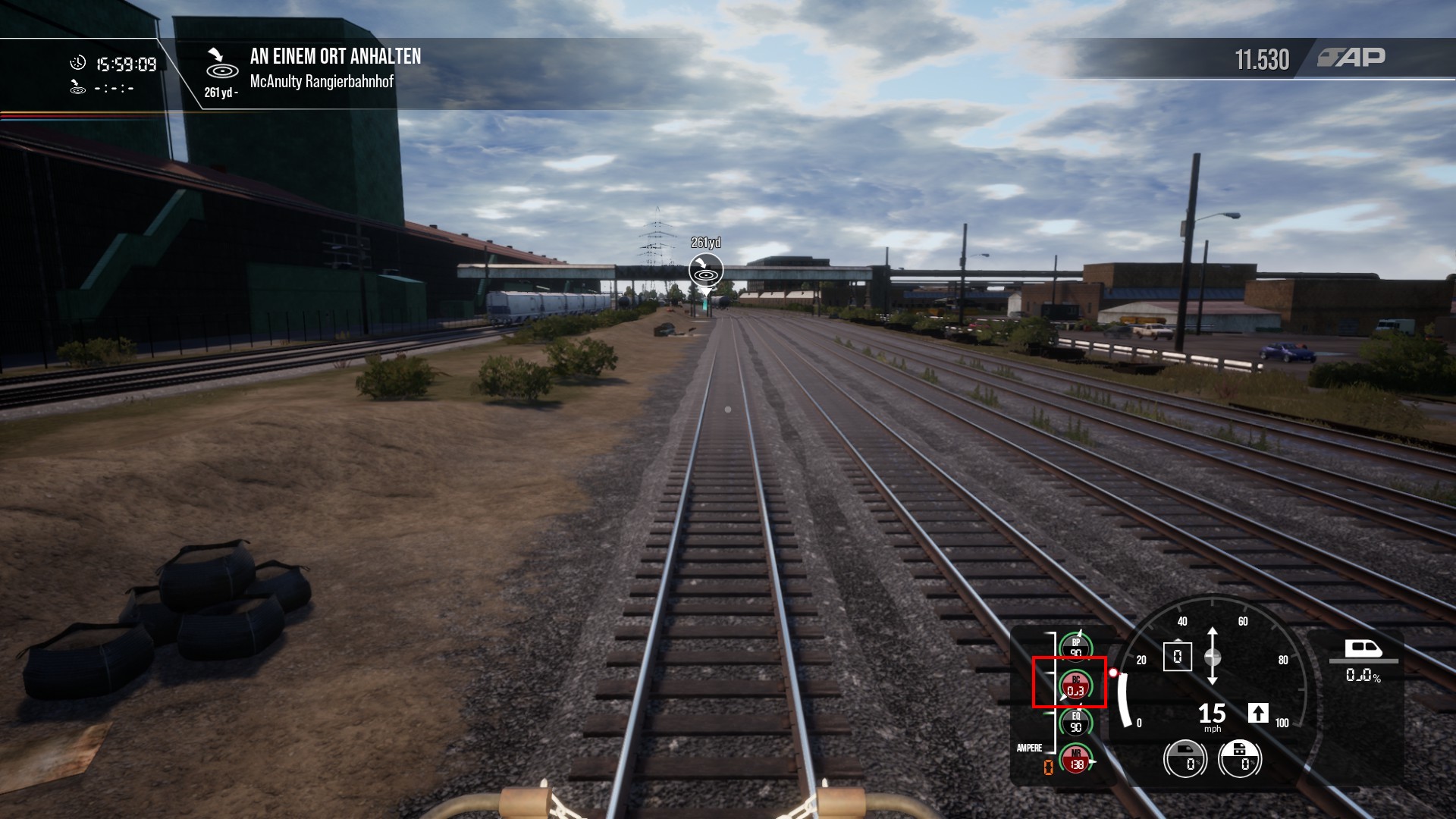Viewport: 1456px width, 819px height.
Task: Click the red MR main reservoir gauge
Action: point(1075,759)
